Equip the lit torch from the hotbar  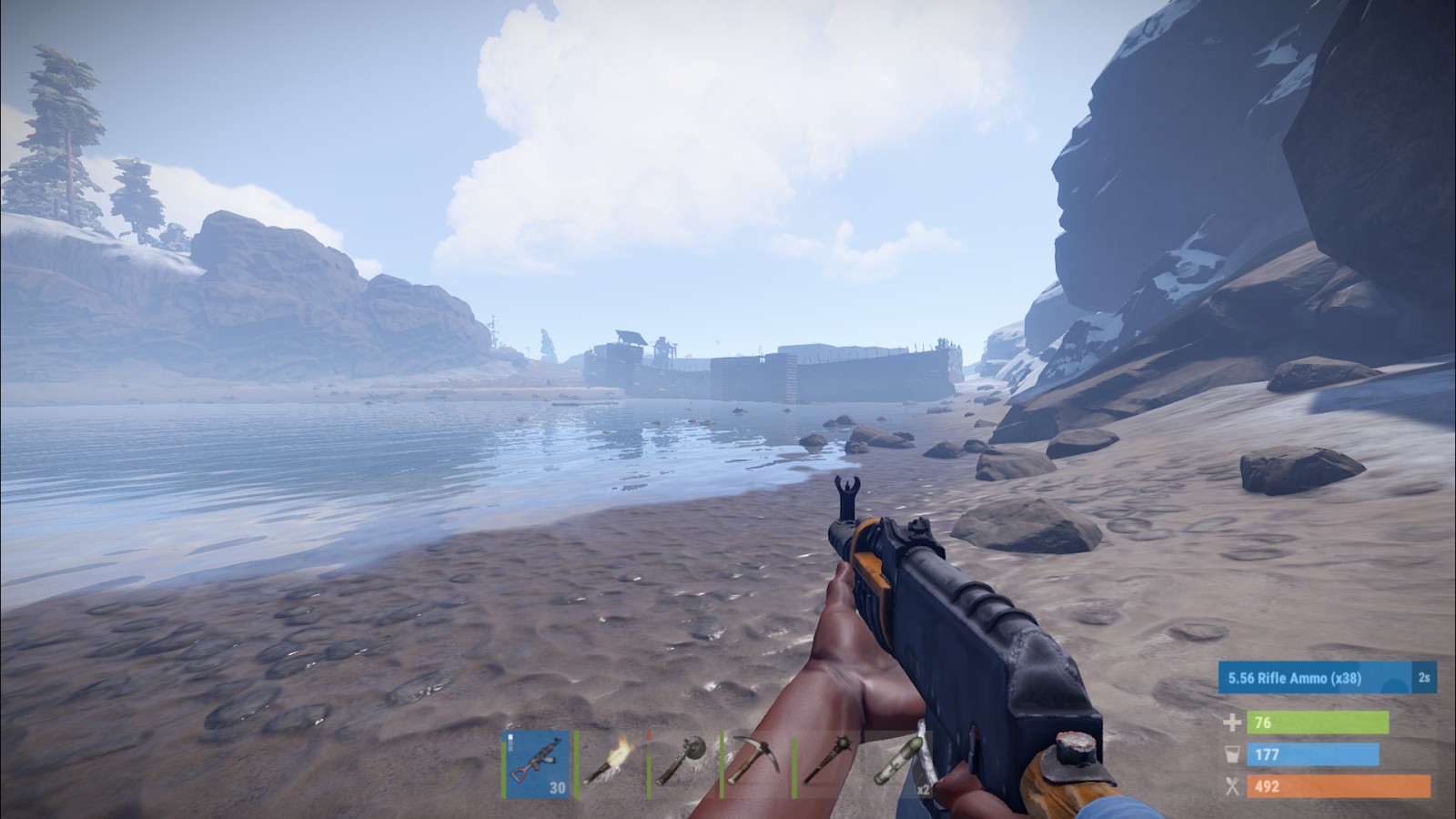tap(609, 764)
